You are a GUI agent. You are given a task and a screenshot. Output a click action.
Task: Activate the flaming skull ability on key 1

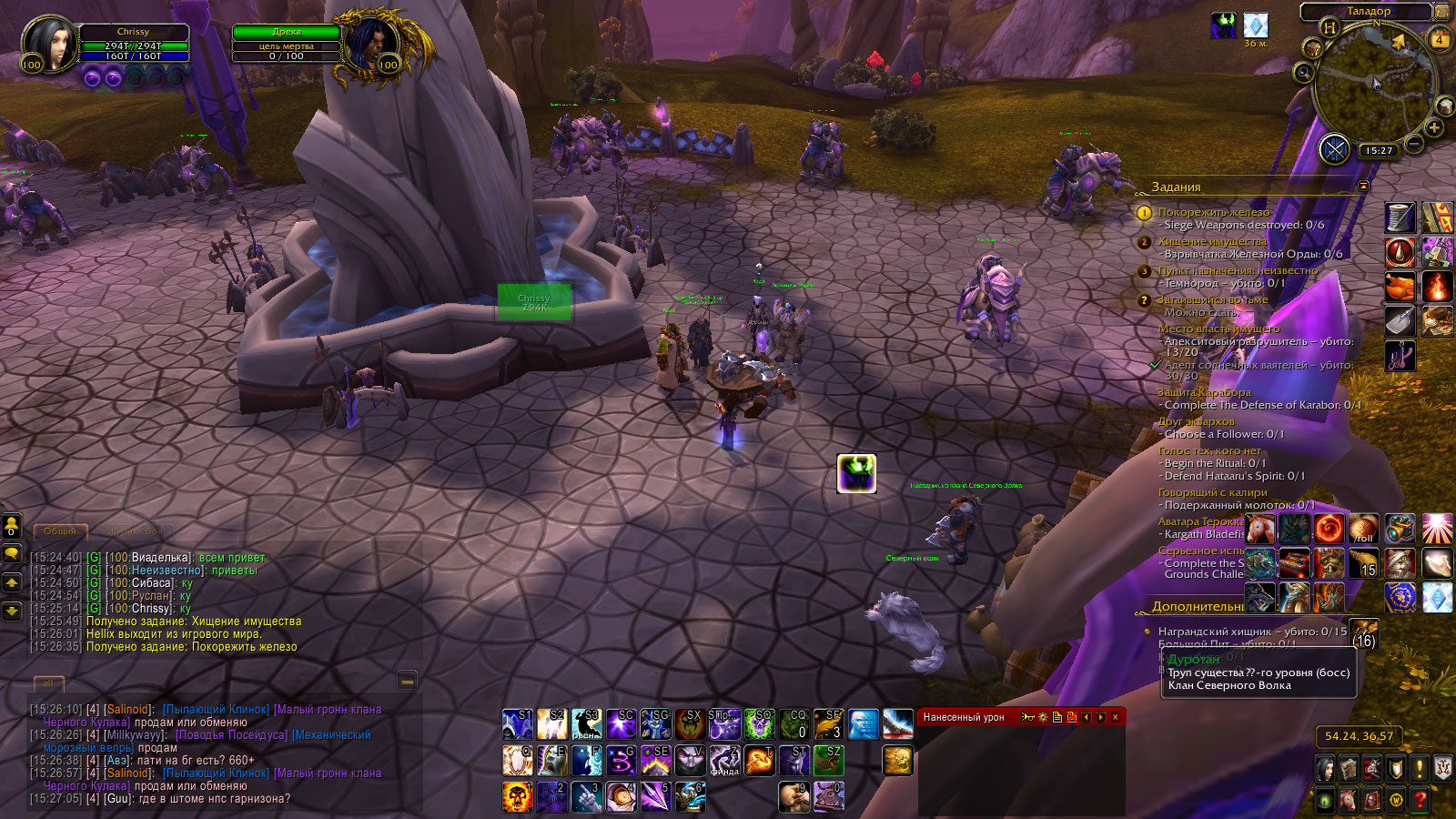518,797
